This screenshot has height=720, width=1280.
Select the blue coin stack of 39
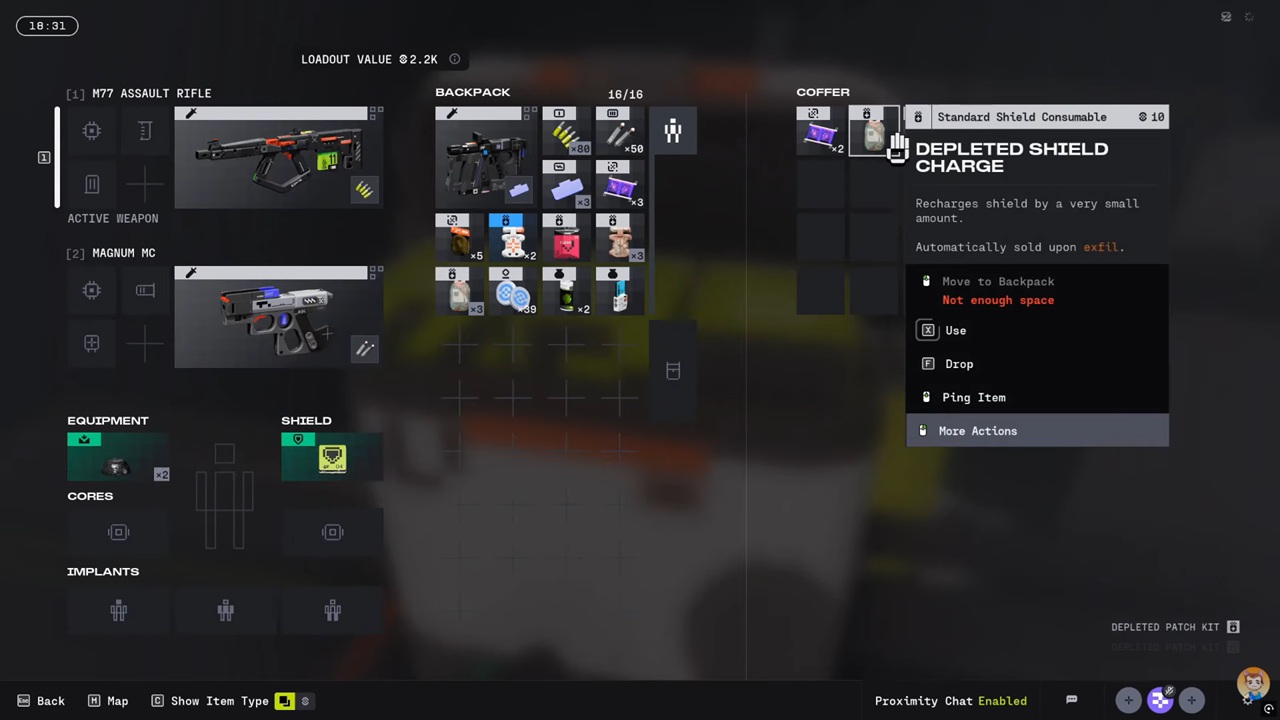click(x=512, y=291)
